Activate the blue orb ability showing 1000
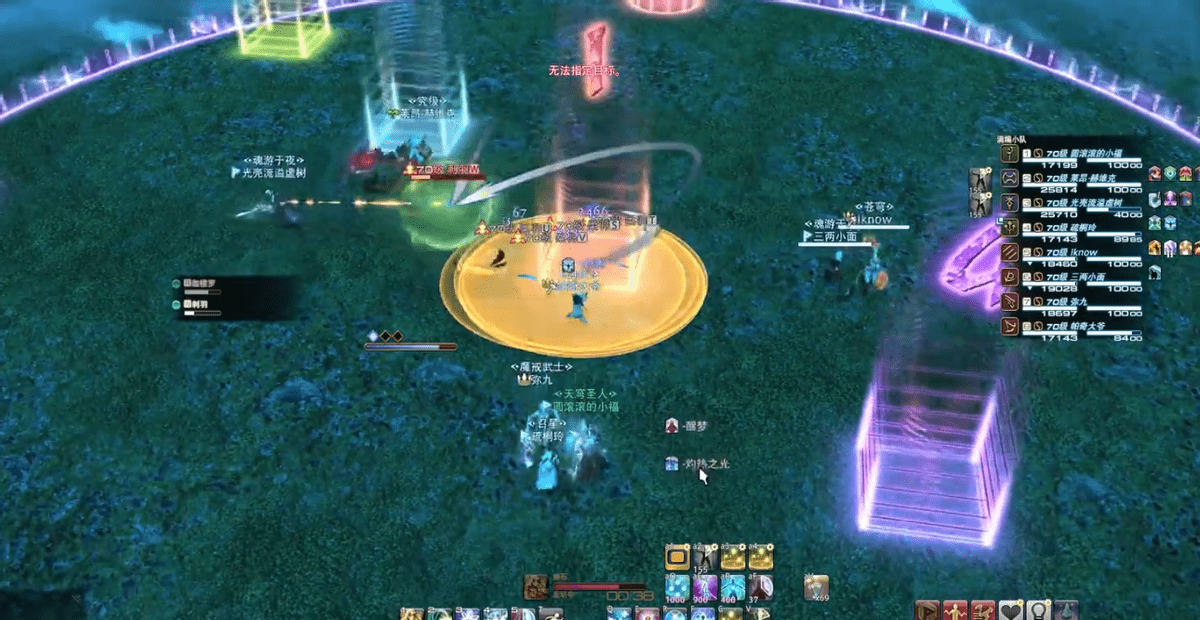The height and width of the screenshot is (620, 1200). coord(677,587)
